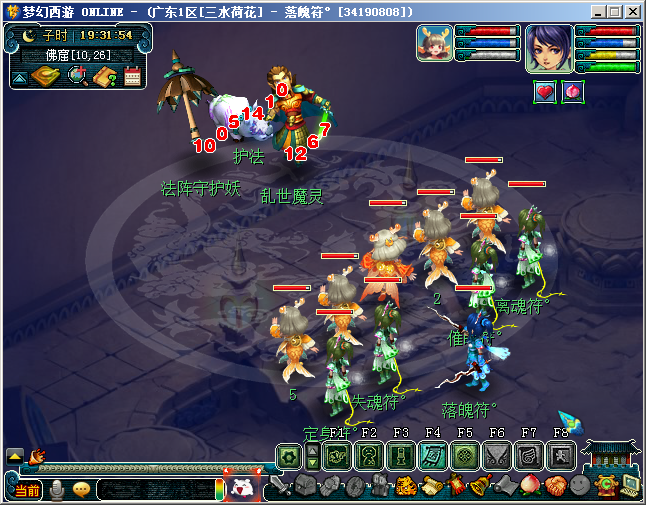
Task: Close the game window
Action: click(633, 12)
